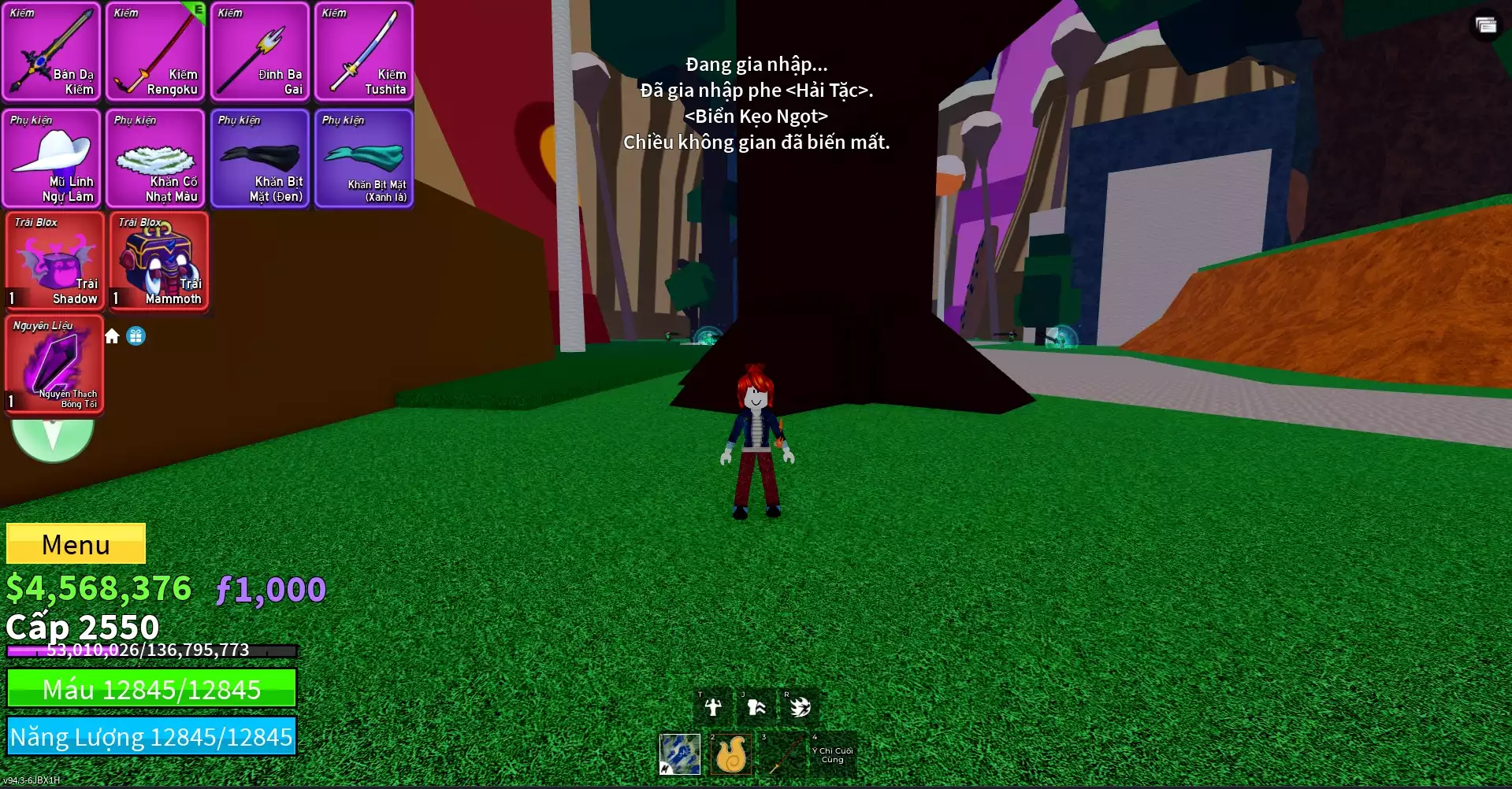Select the black Khăn Bịt Mặt (Đen)
The image size is (1512, 789).
(260, 158)
